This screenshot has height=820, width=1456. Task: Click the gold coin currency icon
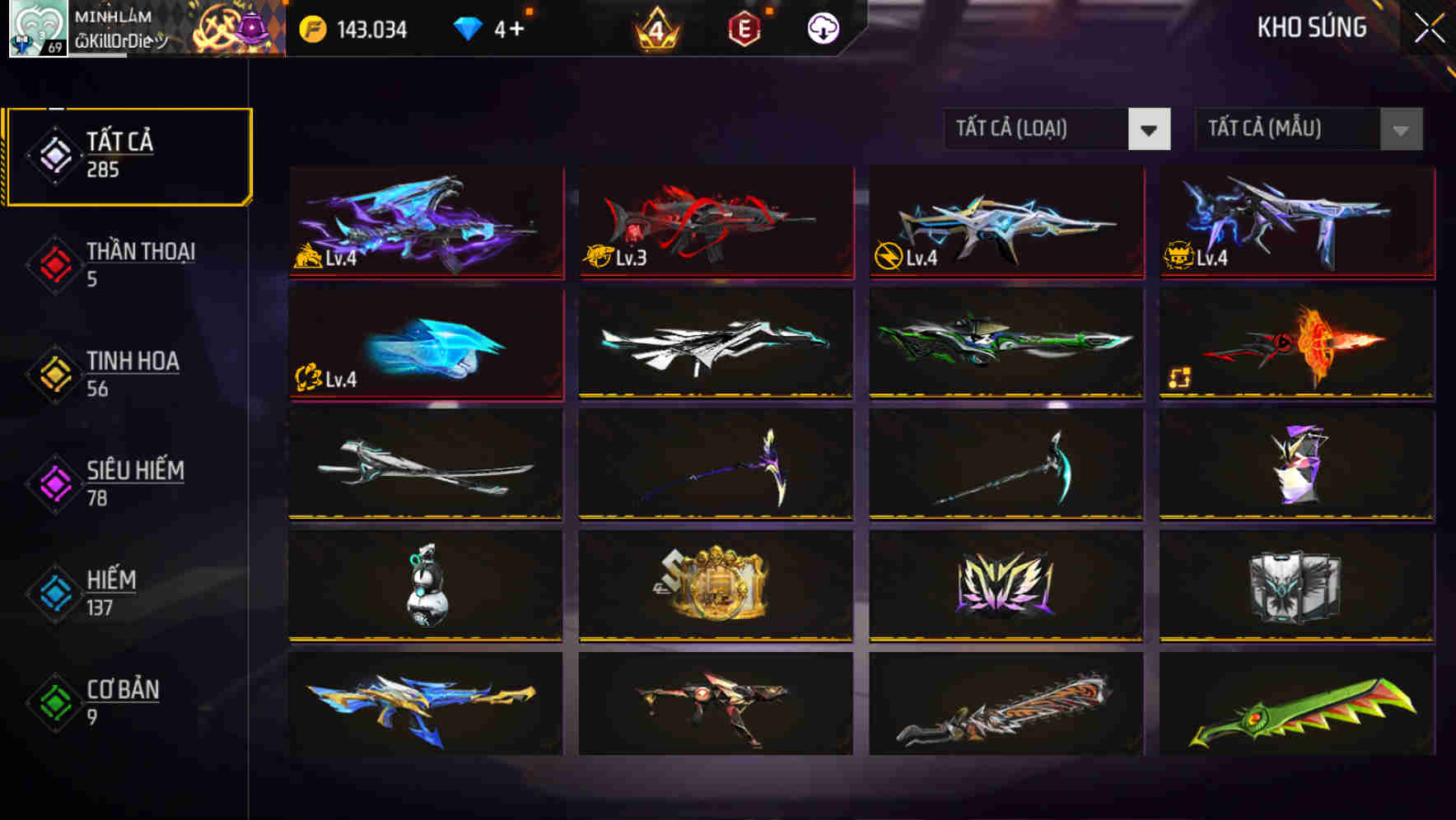tap(311, 27)
